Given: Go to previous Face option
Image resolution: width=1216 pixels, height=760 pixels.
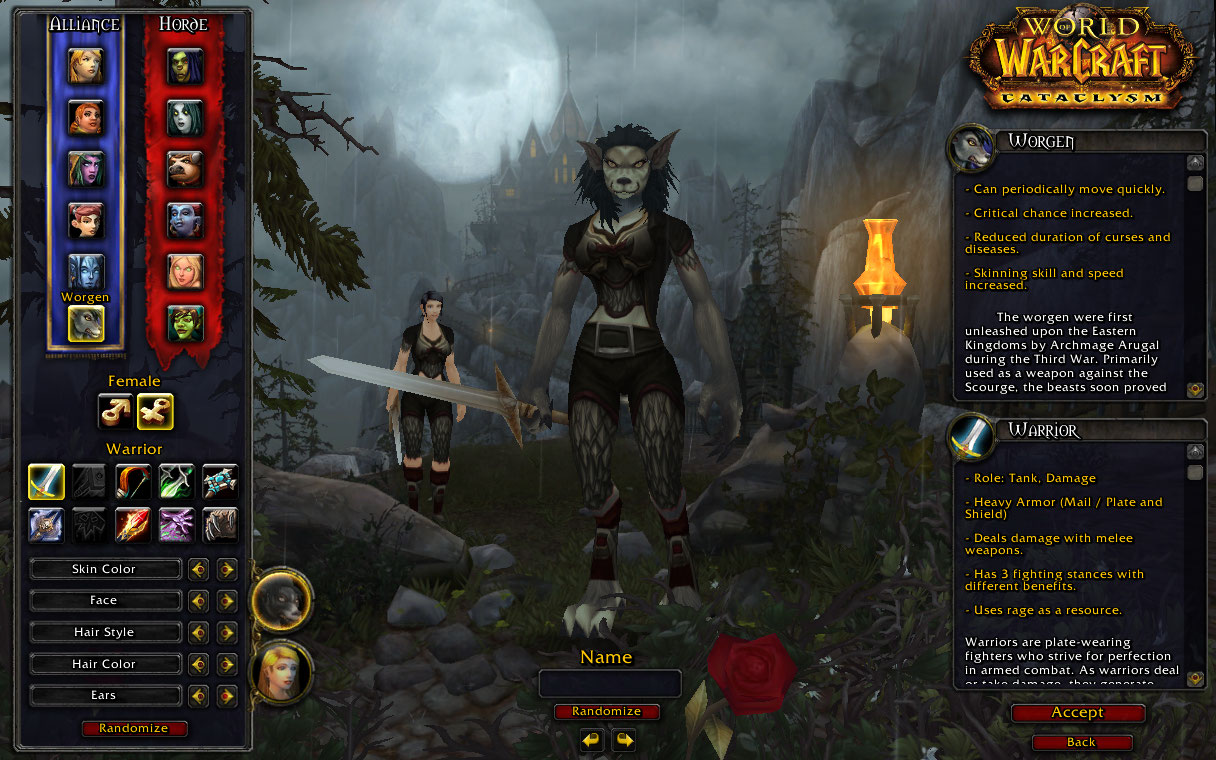Looking at the screenshot, I should point(199,601).
